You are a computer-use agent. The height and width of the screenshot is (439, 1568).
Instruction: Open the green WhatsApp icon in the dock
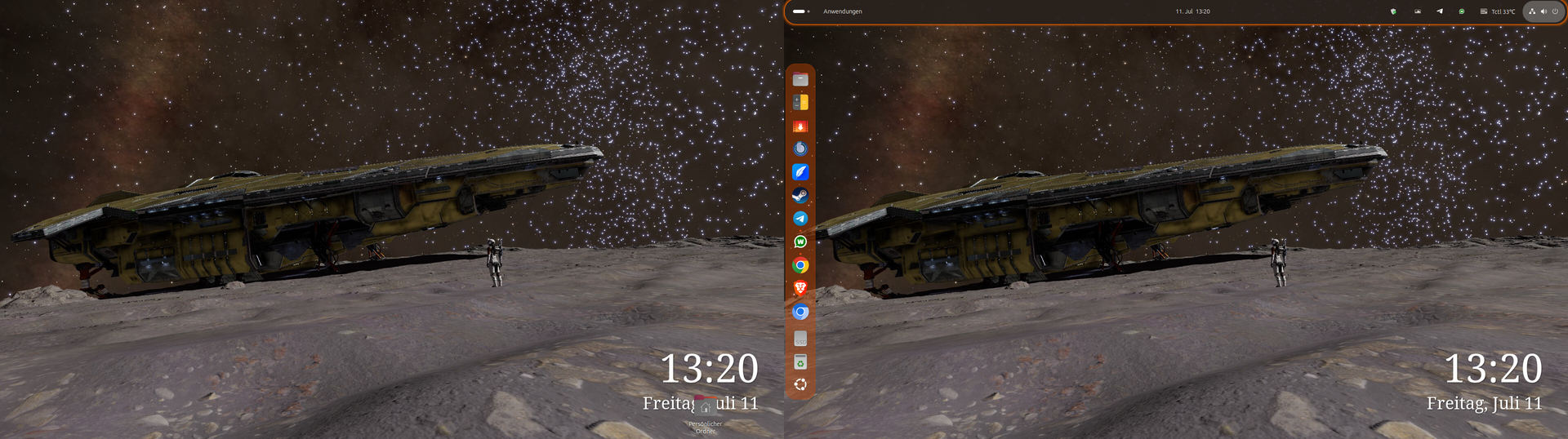click(x=800, y=242)
